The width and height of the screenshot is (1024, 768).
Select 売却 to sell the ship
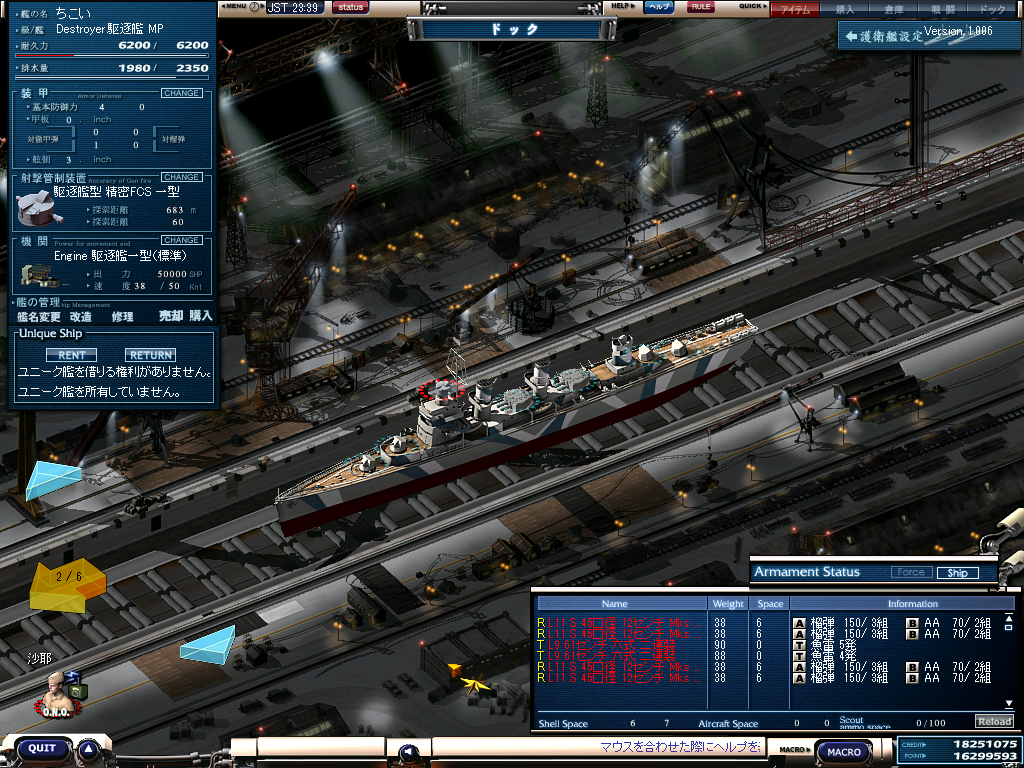(171, 316)
